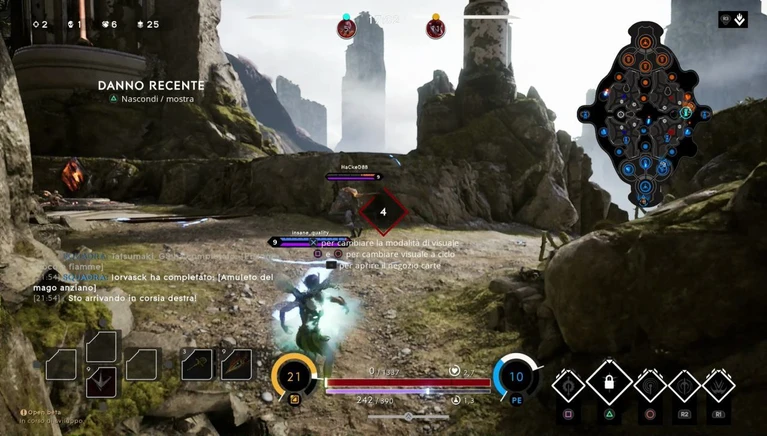Select the locked ability with padlock icon
The image size is (767, 436).
(608, 382)
